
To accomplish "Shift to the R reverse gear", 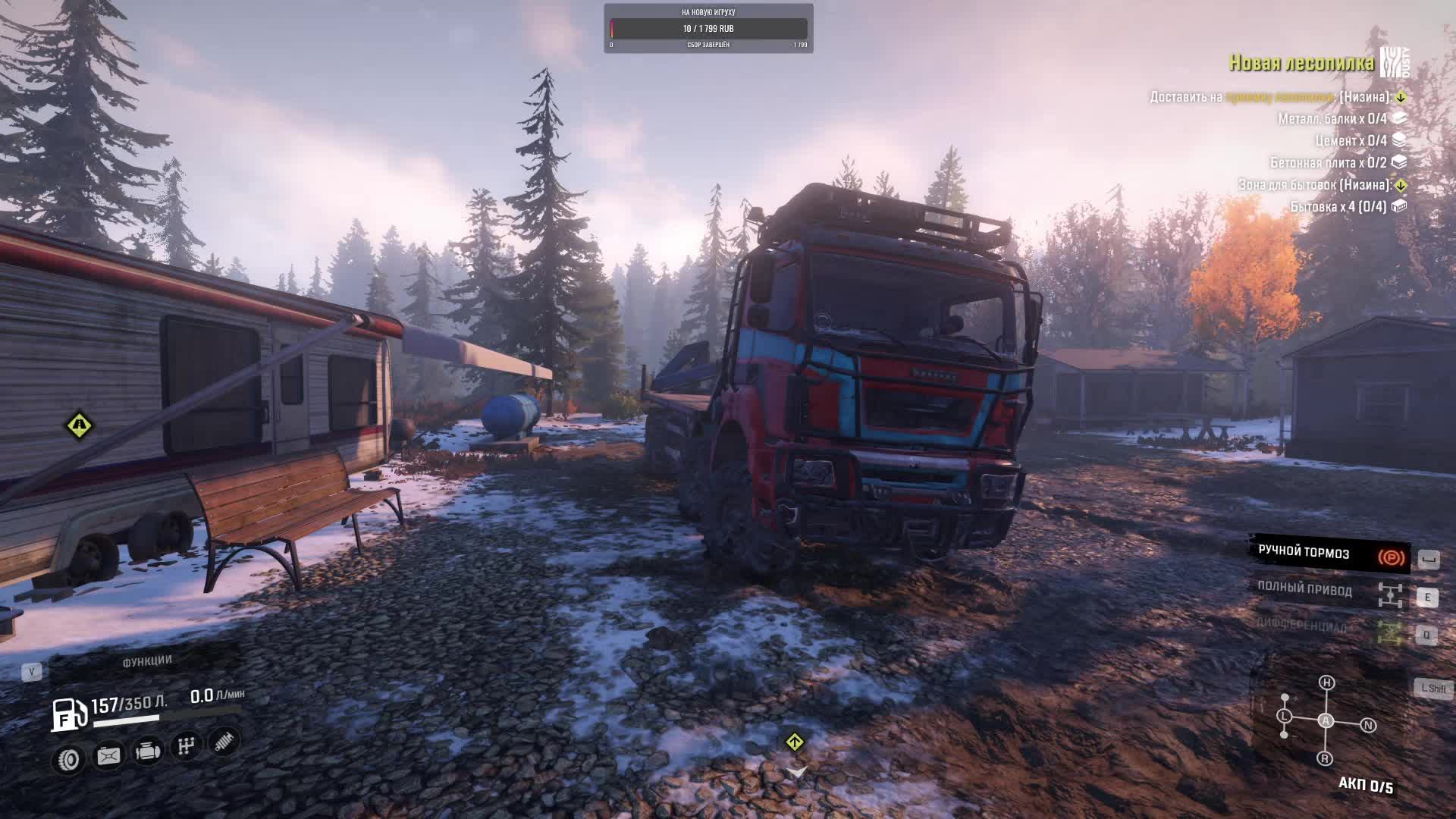I will [1325, 758].
